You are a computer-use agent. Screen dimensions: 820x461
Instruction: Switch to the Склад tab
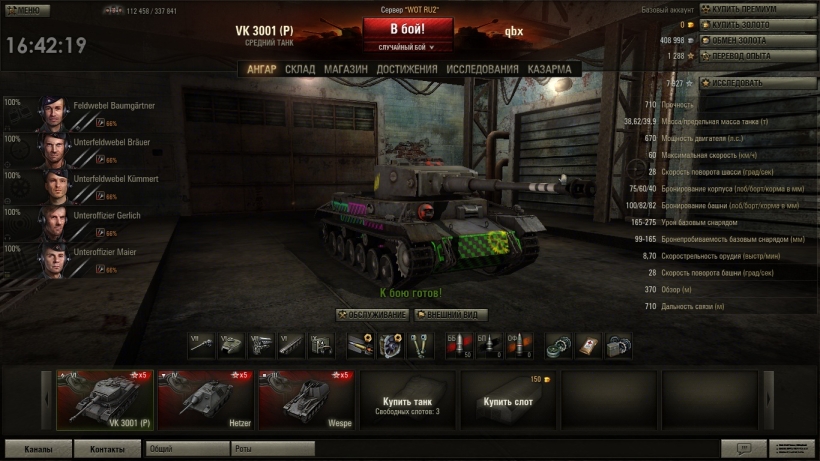(300, 69)
